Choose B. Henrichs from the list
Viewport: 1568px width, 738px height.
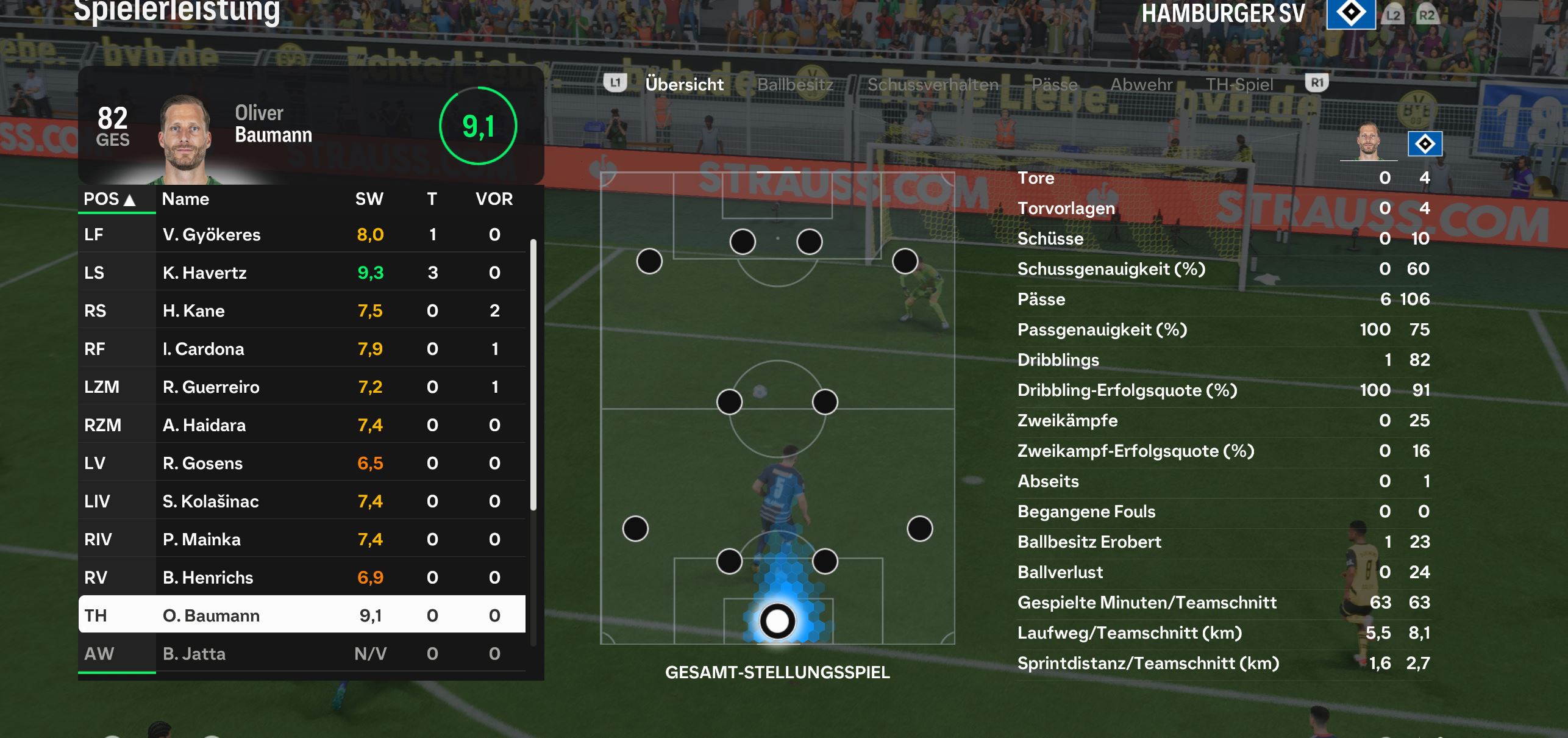pyautogui.click(x=302, y=578)
